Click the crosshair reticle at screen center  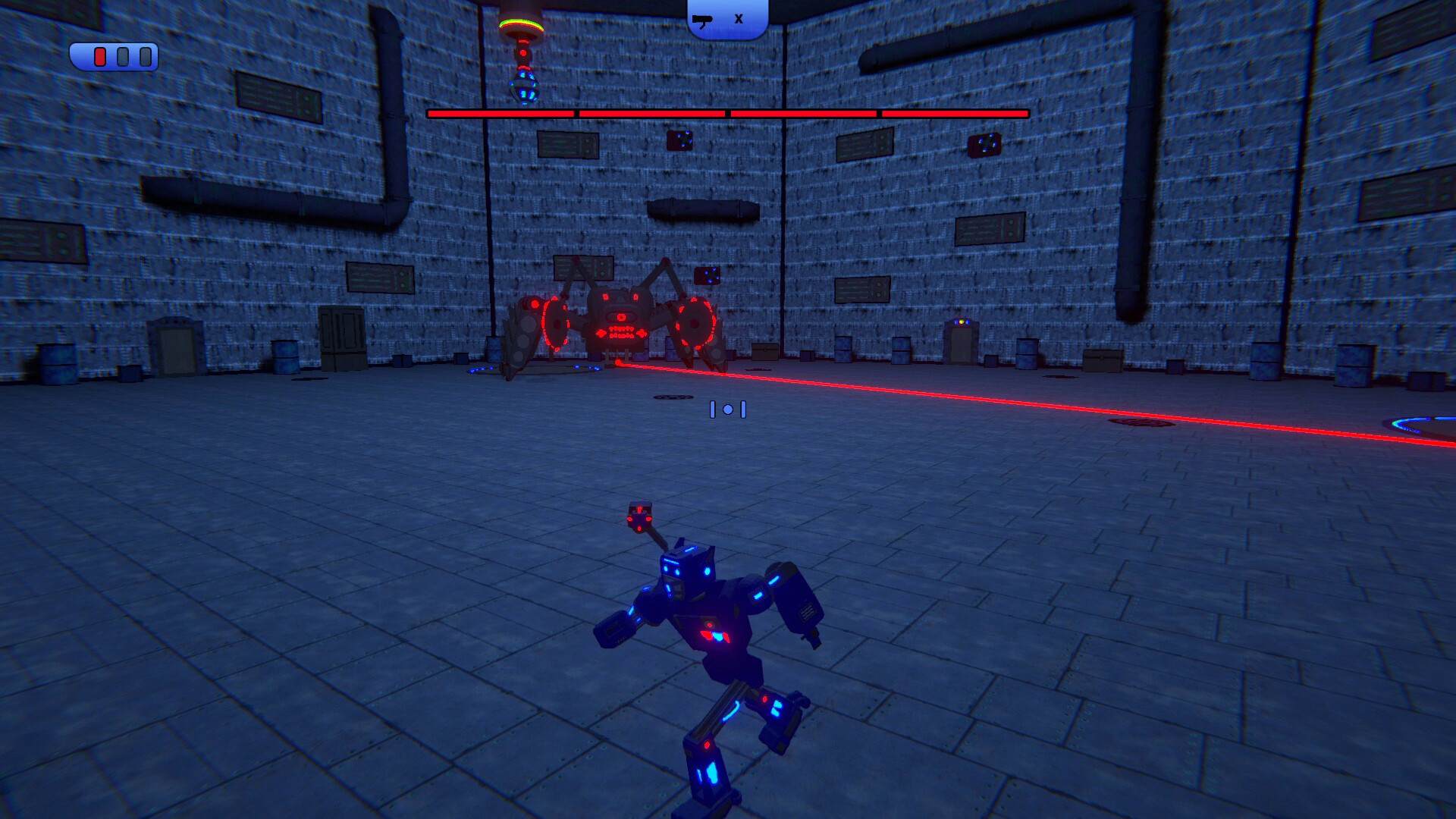pos(728,409)
